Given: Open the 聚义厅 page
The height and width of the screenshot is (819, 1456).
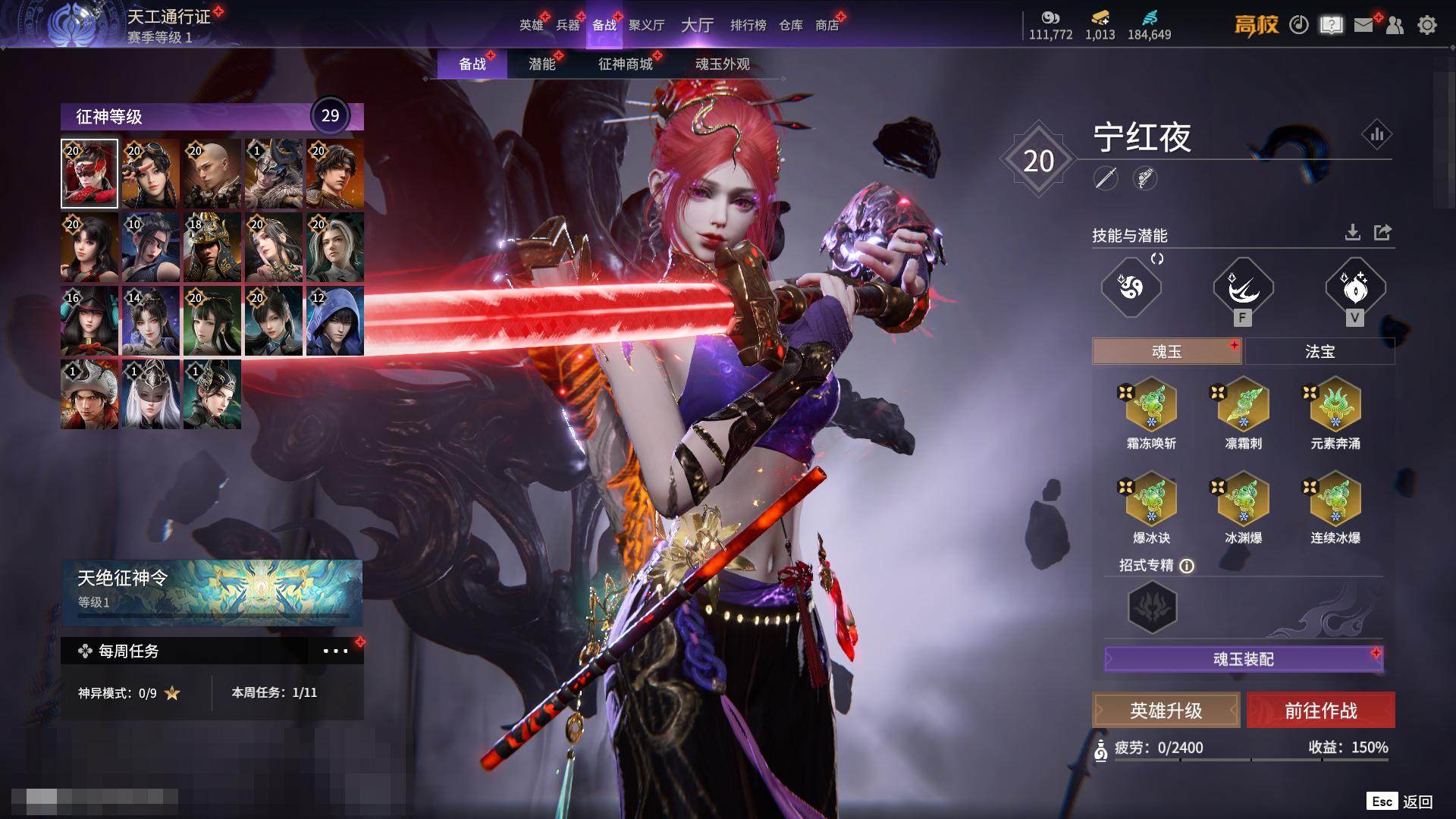Looking at the screenshot, I should pos(646,25).
